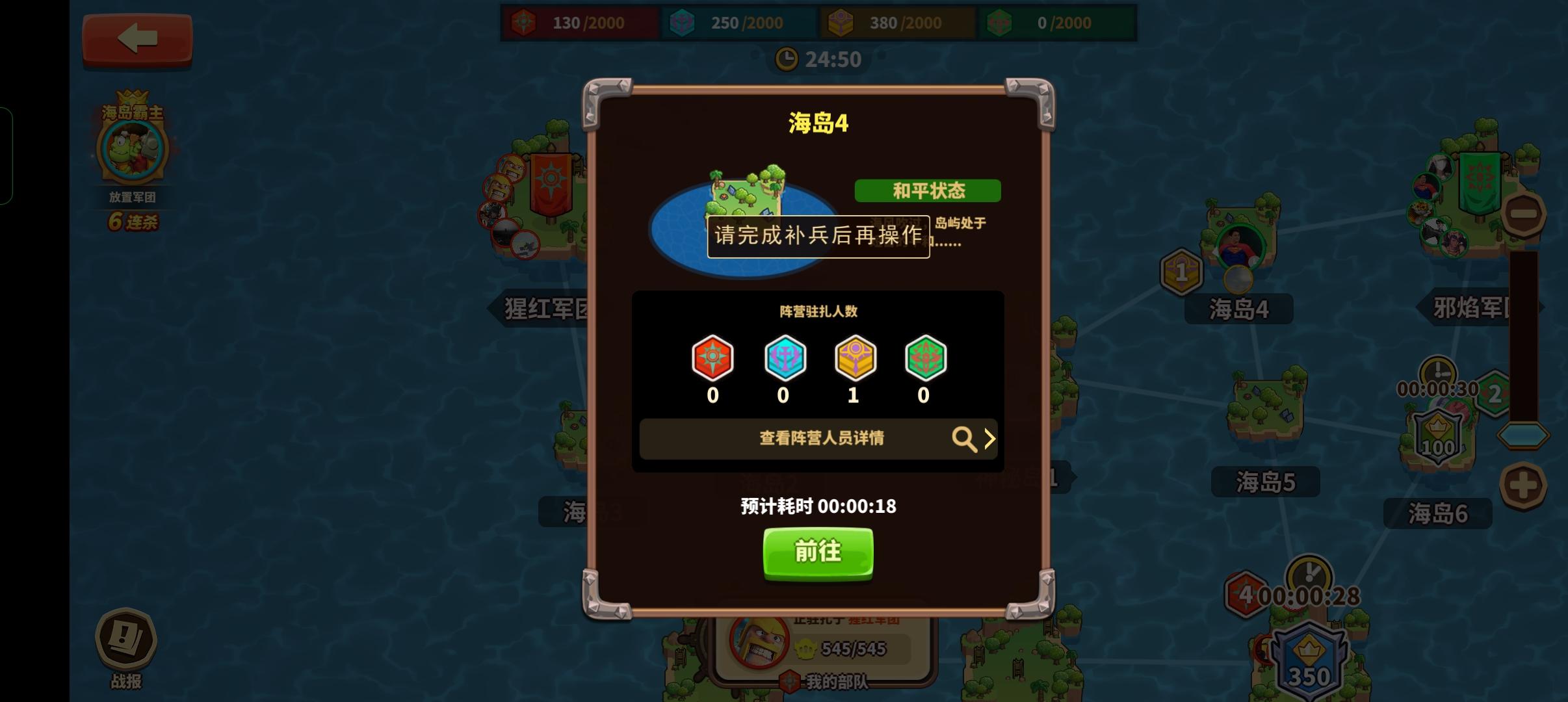
Task: Click the magnifier icon on 查看阵营人员详情
Action: click(965, 439)
